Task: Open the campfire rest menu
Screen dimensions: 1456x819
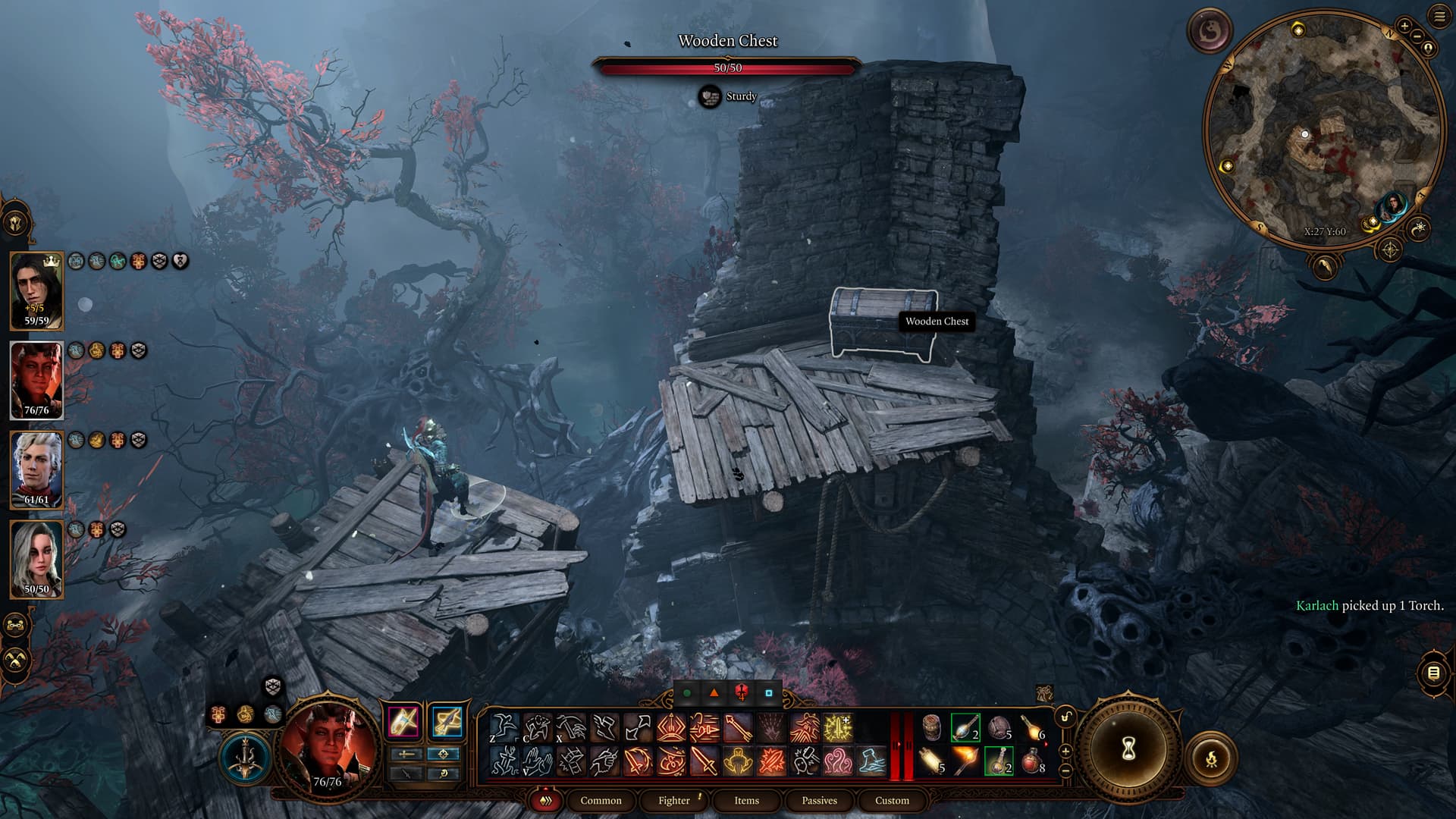Action: (1210, 758)
